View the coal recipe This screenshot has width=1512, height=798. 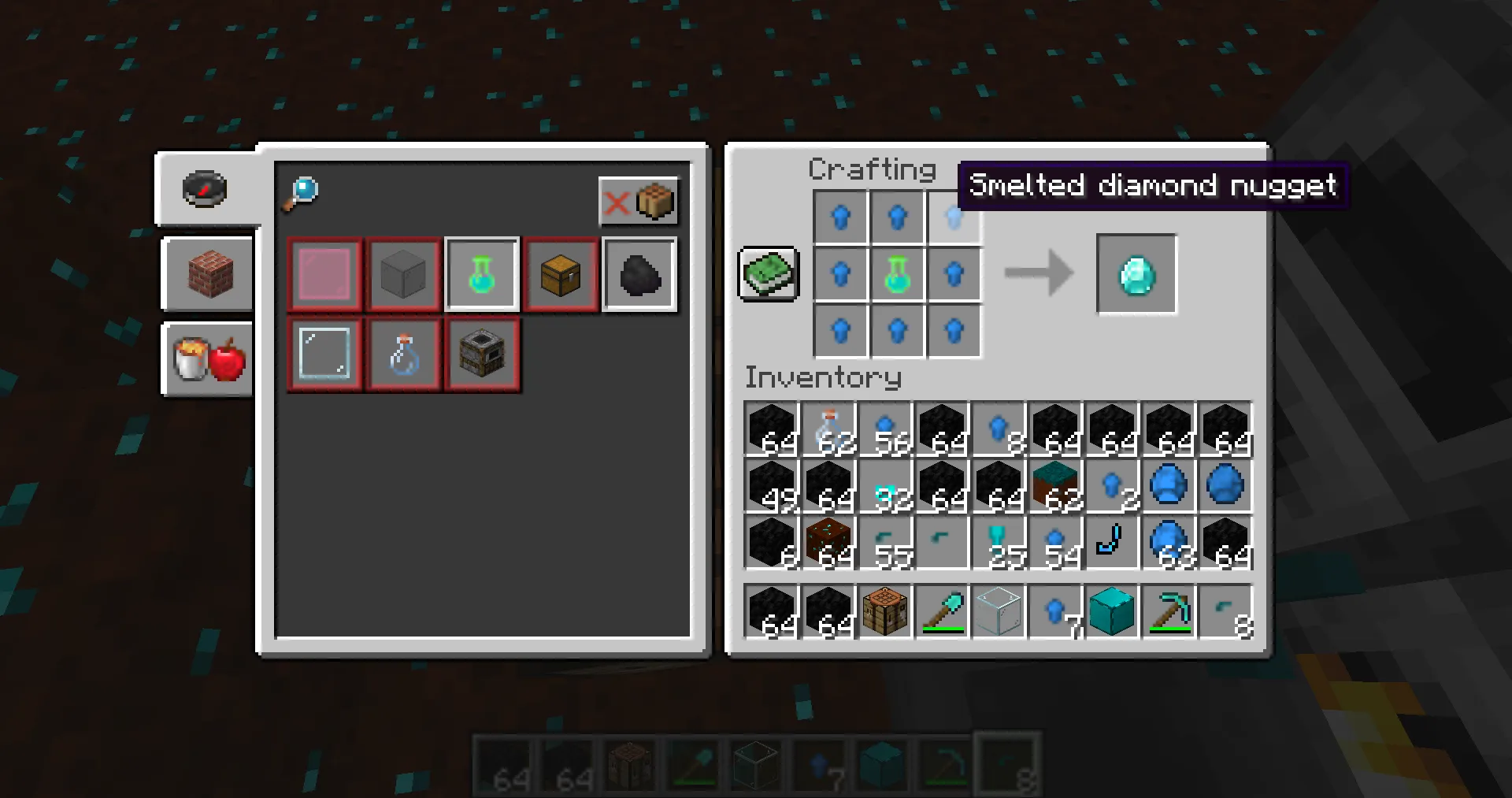point(639,274)
